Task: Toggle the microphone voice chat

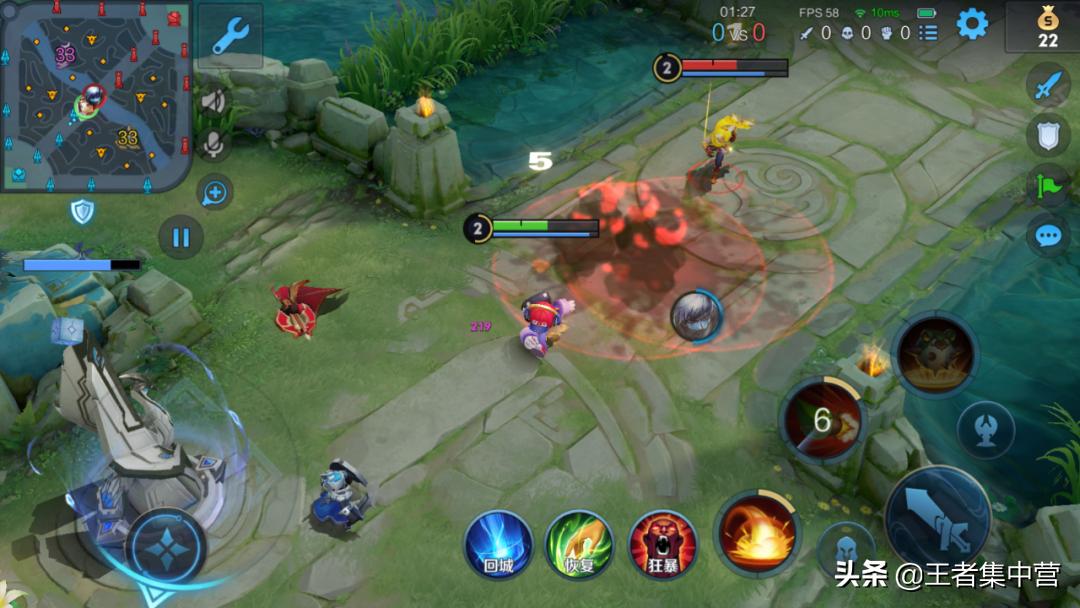Action: [x=213, y=145]
